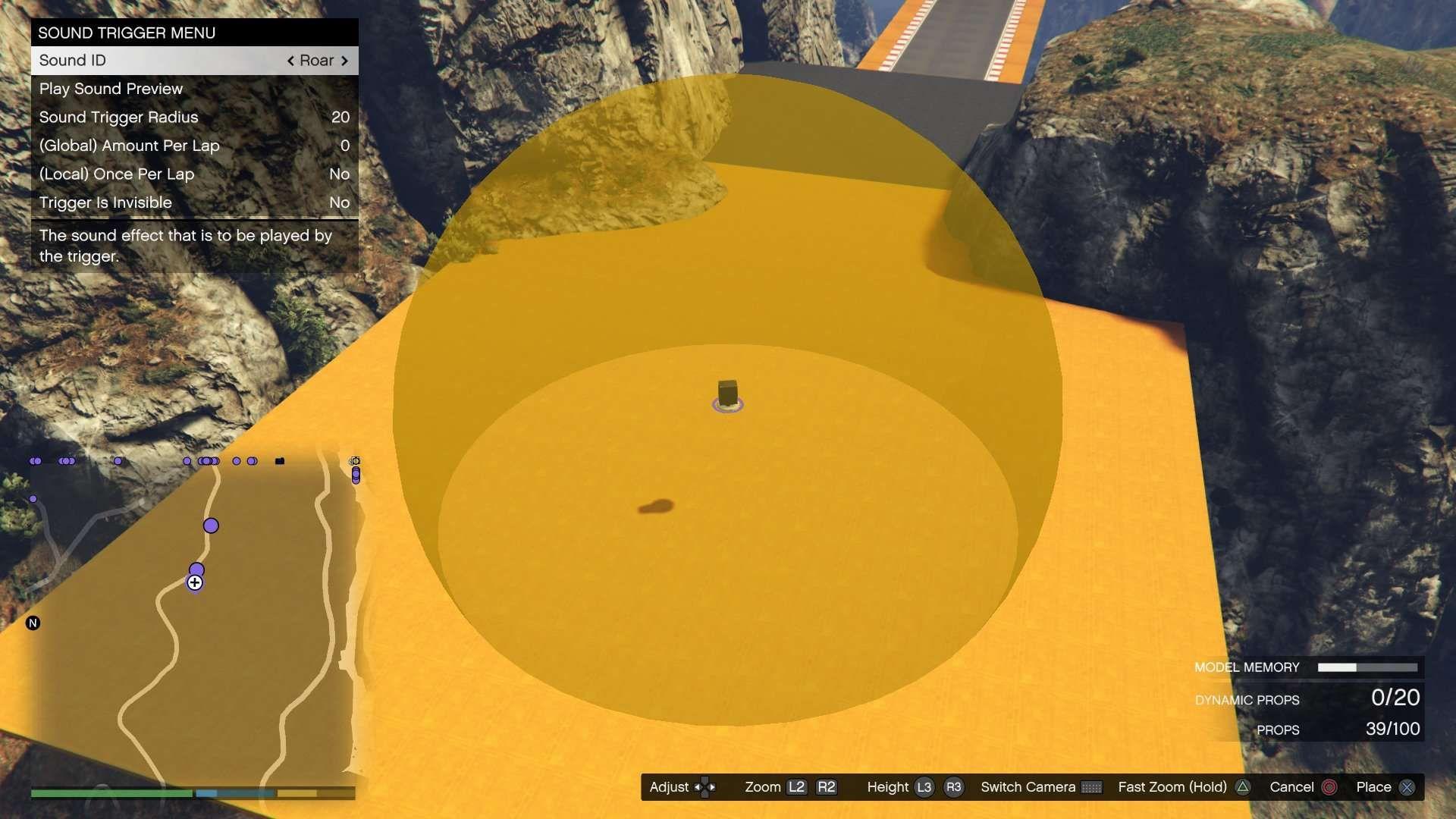1456x819 pixels.
Task: Click the Switch Camera keyboard icon
Action: click(1092, 787)
